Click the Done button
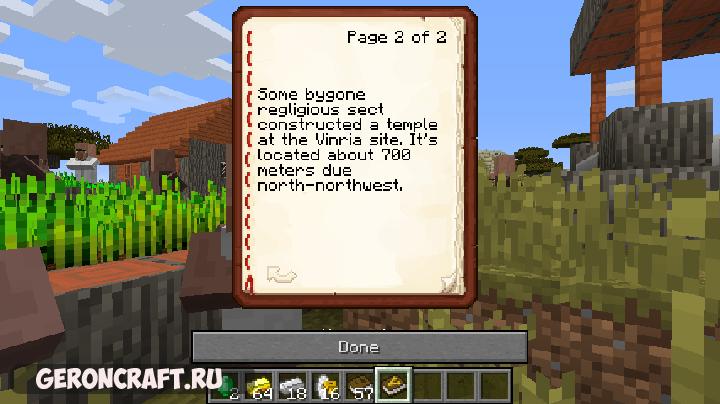Viewport: 720px width, 404px height. [x=359, y=347]
